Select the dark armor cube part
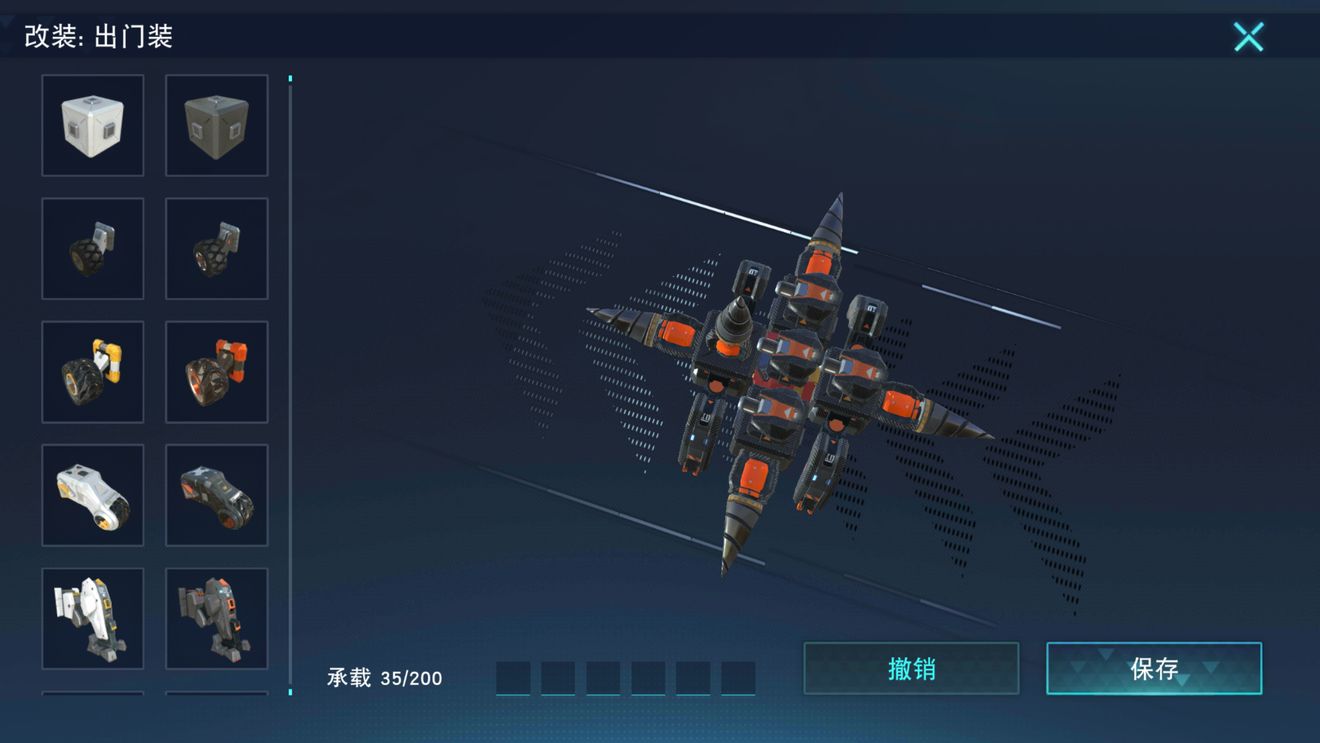Screen dimensions: 1320x743 pos(217,124)
